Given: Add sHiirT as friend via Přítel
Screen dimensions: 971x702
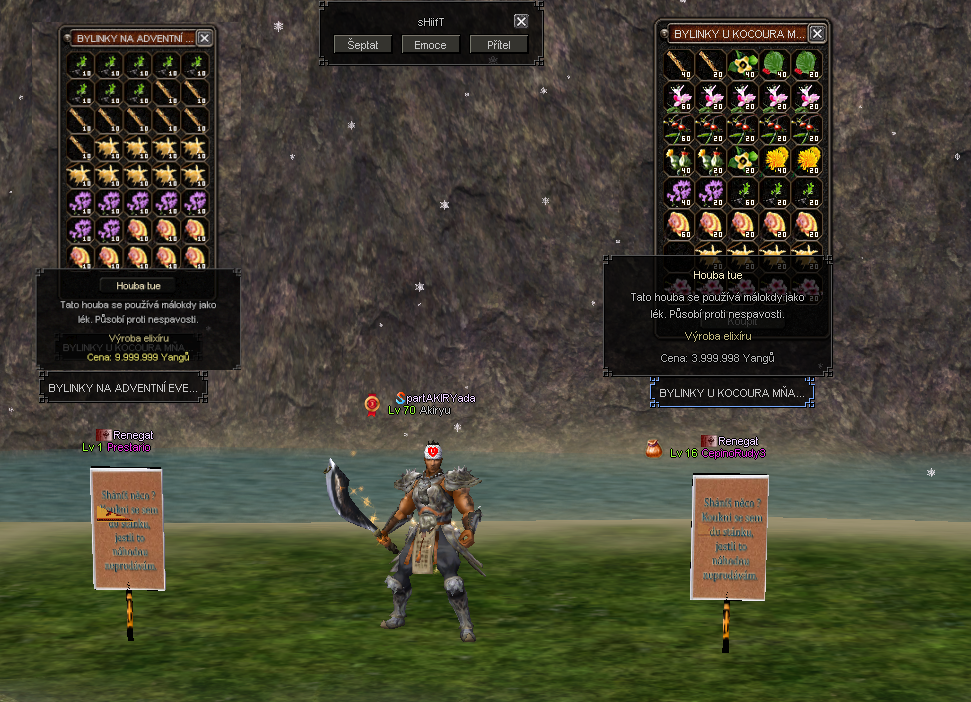Looking at the screenshot, I should click(x=499, y=45).
